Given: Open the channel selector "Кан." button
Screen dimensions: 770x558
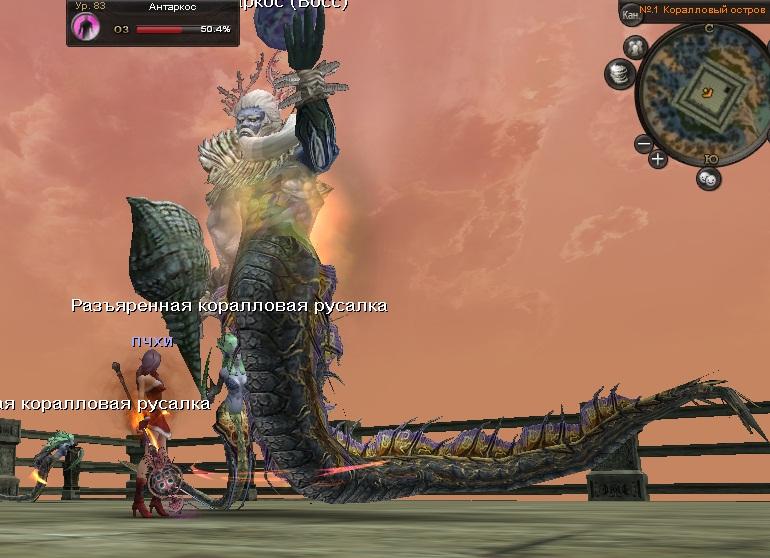Looking at the screenshot, I should (x=630, y=13).
